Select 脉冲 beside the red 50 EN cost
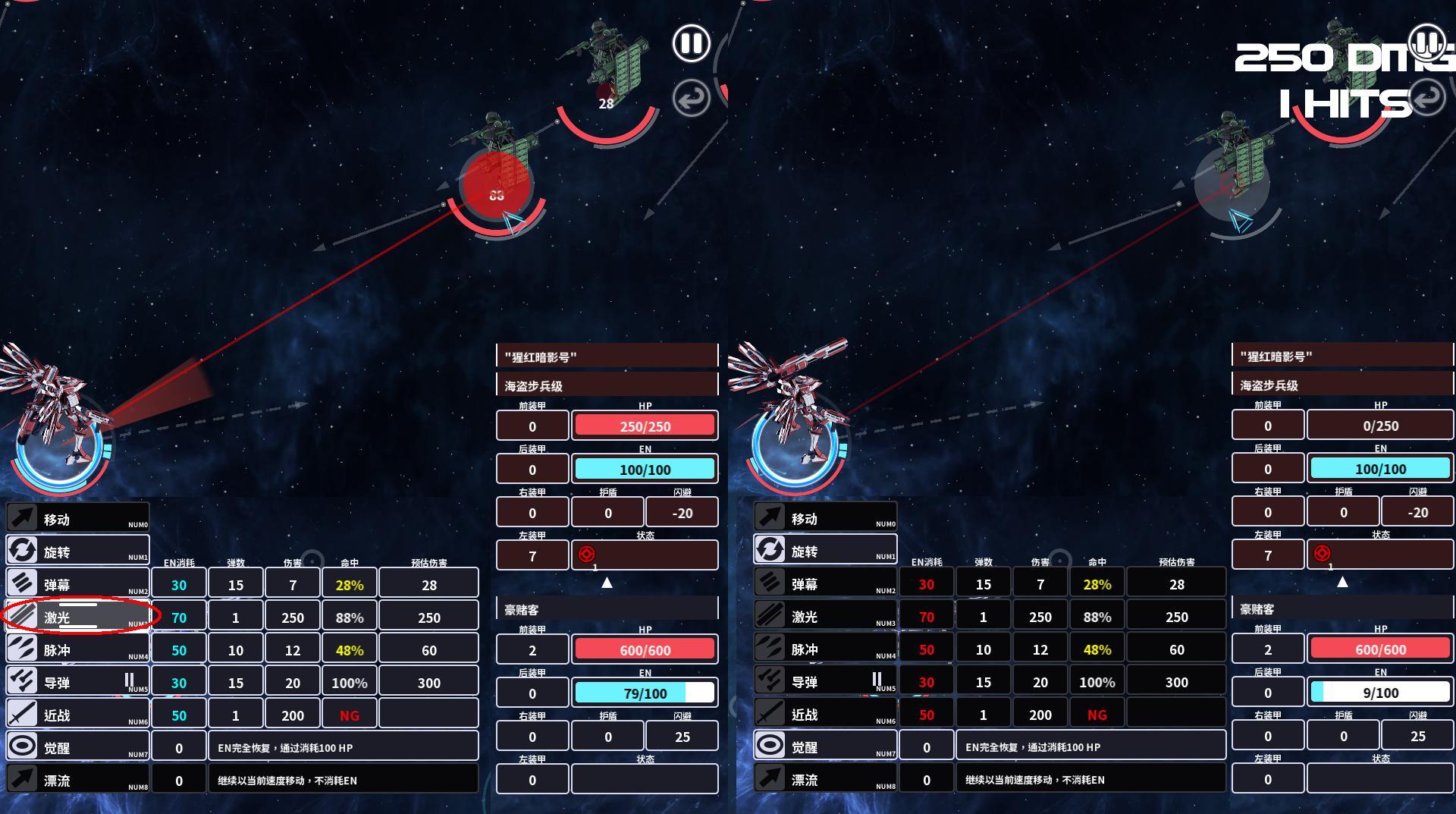The image size is (1456, 814). (825, 649)
